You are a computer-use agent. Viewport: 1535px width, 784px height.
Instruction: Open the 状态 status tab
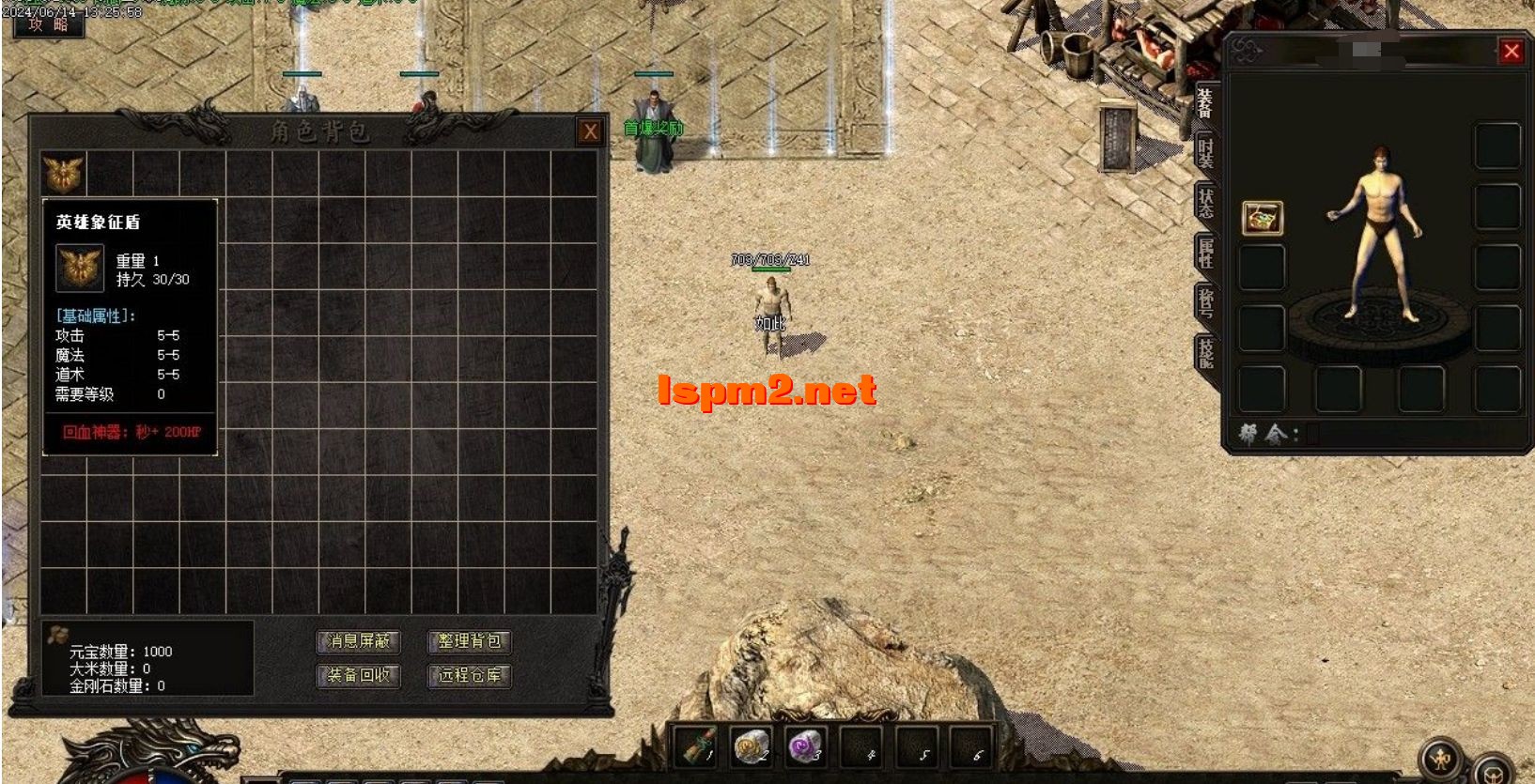[1205, 203]
